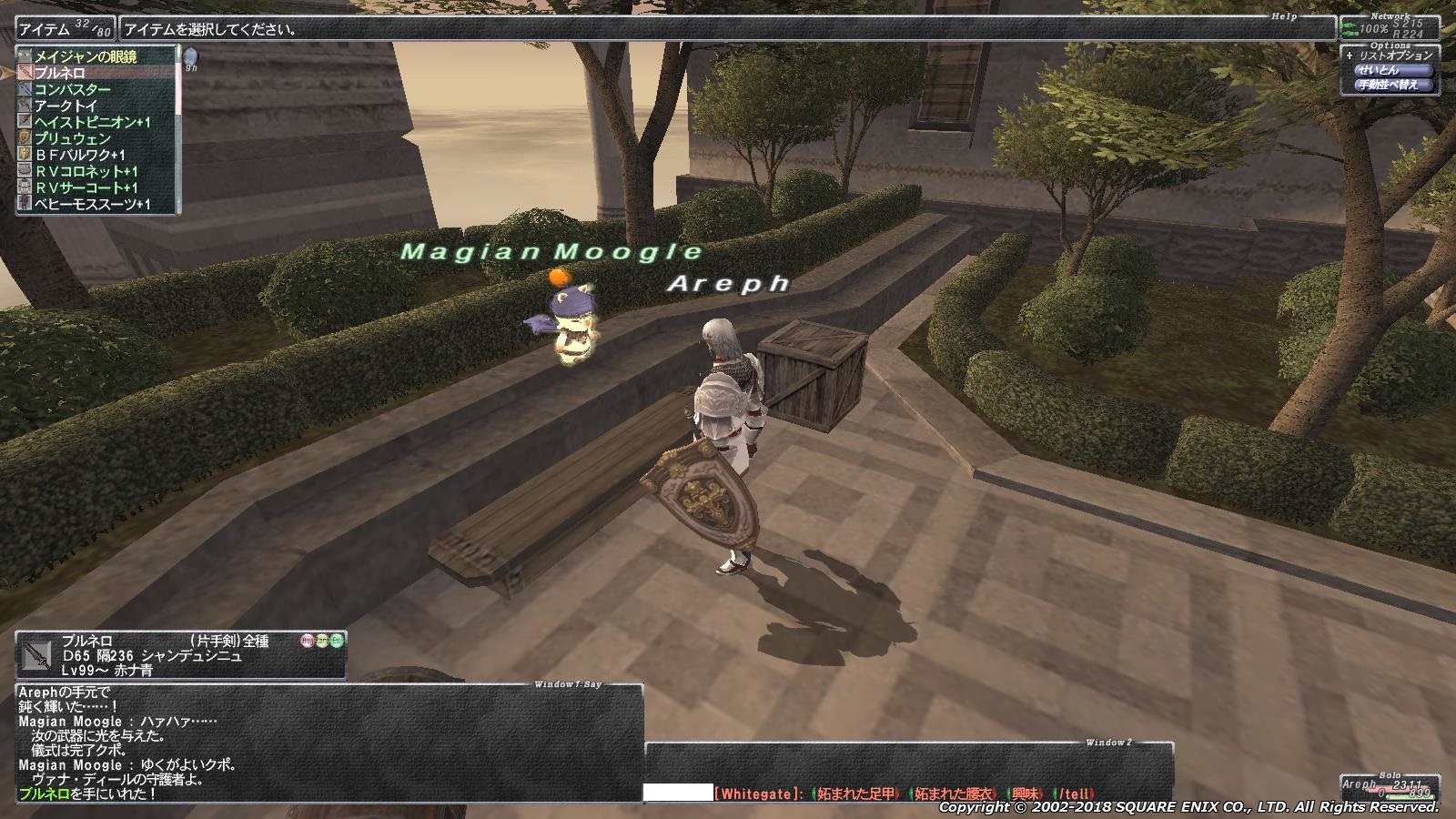Open the Help bar at top

click(x=726, y=29)
